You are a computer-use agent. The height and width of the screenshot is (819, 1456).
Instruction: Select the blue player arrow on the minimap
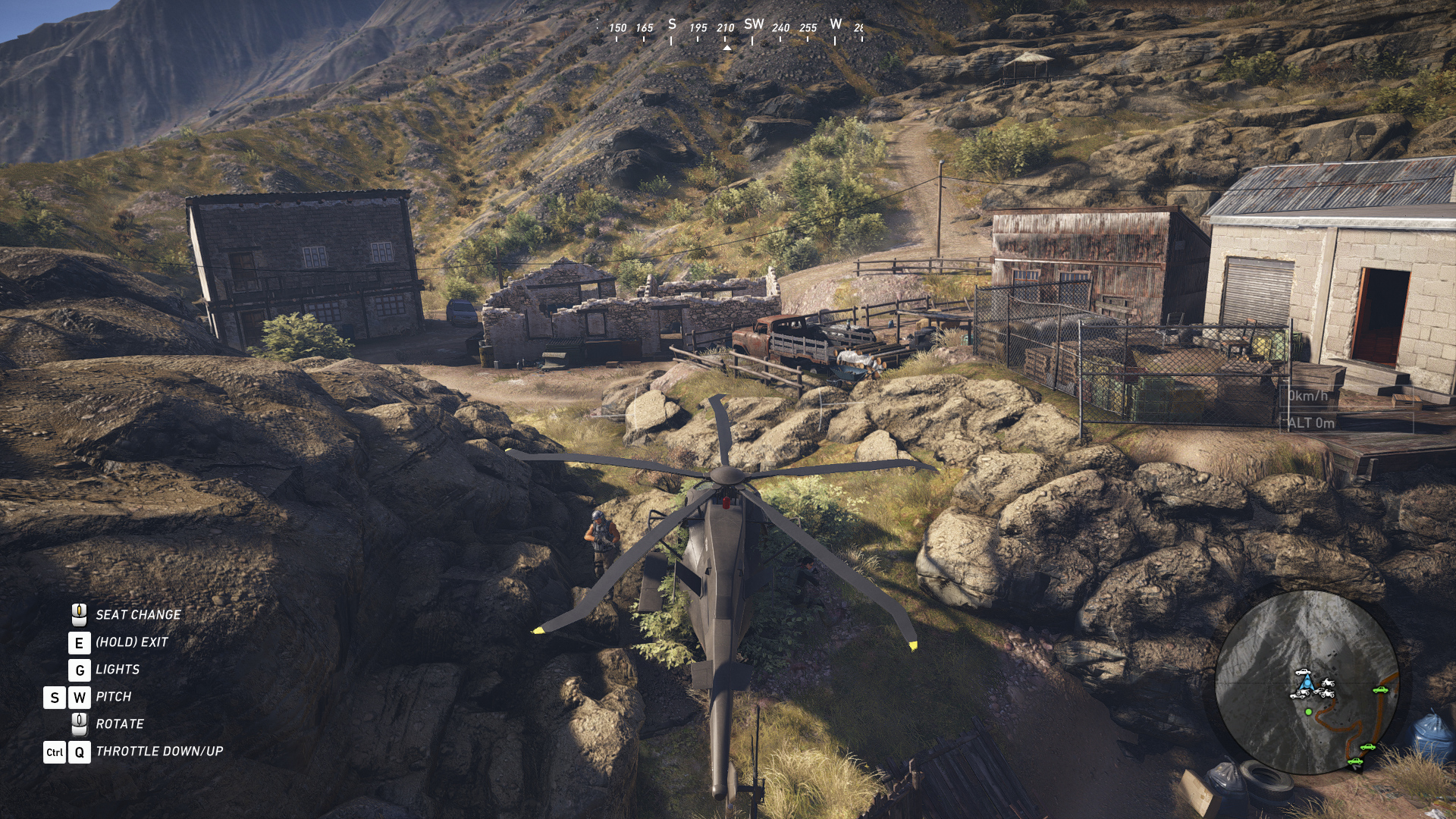pyautogui.click(x=1304, y=686)
